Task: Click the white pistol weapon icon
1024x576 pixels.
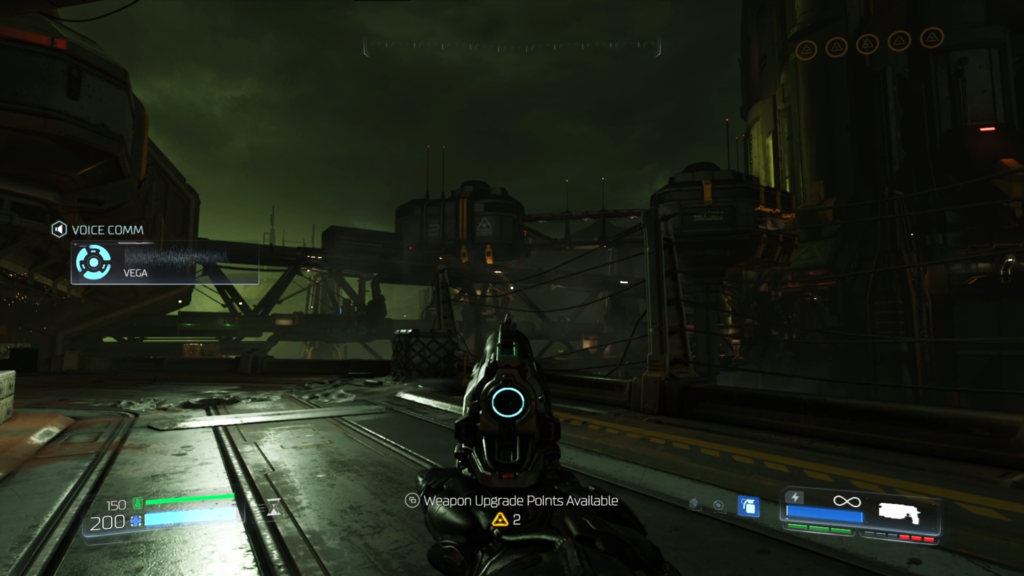Action: (902, 512)
